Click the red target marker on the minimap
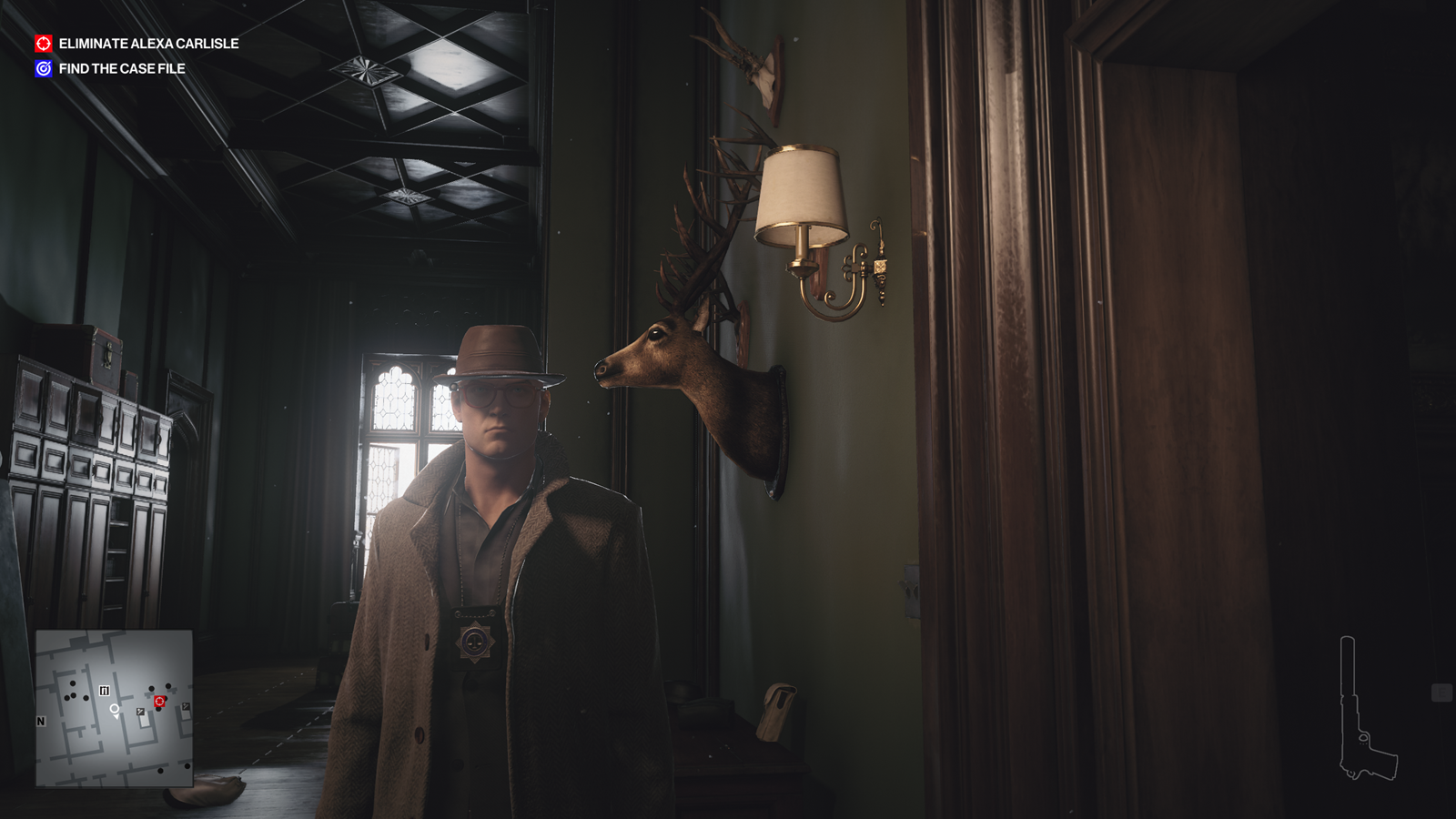The width and height of the screenshot is (1456, 819). pyautogui.click(x=159, y=702)
